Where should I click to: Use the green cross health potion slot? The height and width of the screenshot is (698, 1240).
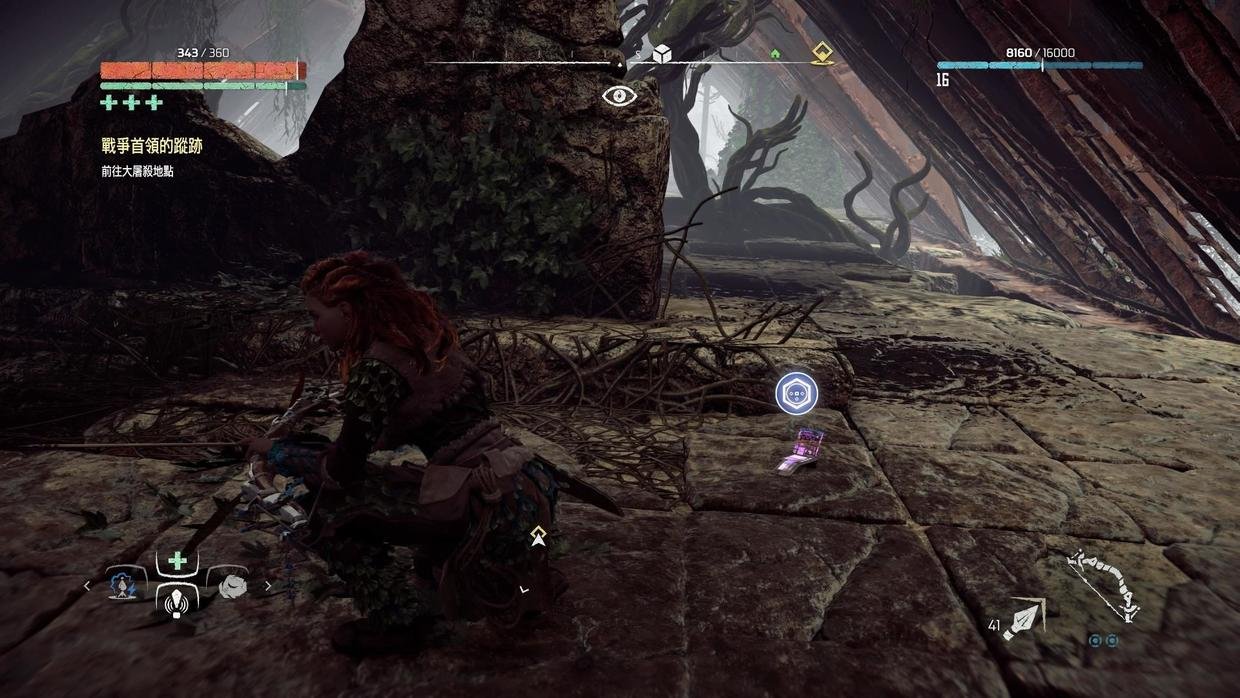pos(177,561)
